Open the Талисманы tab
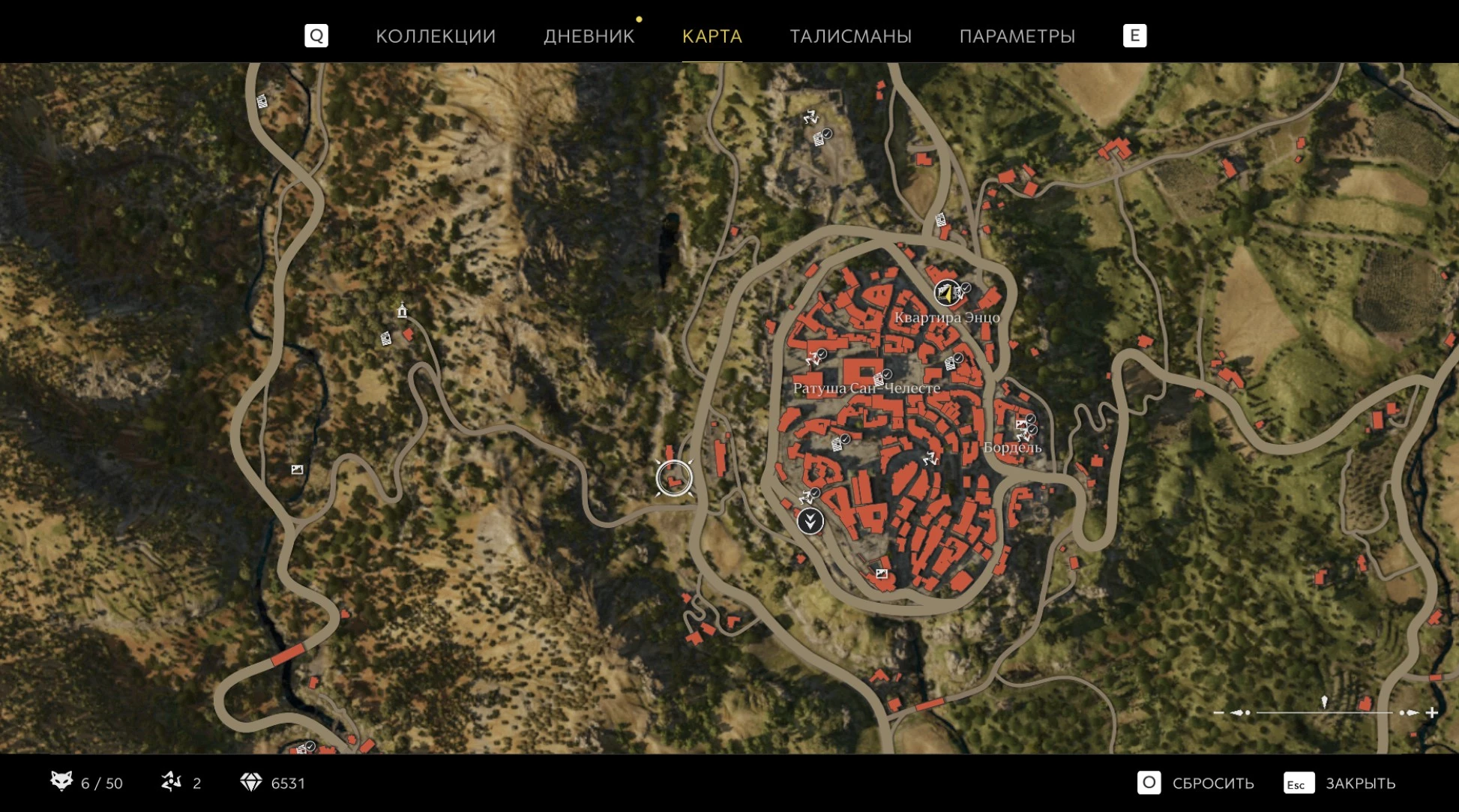1459x812 pixels. 850,36
